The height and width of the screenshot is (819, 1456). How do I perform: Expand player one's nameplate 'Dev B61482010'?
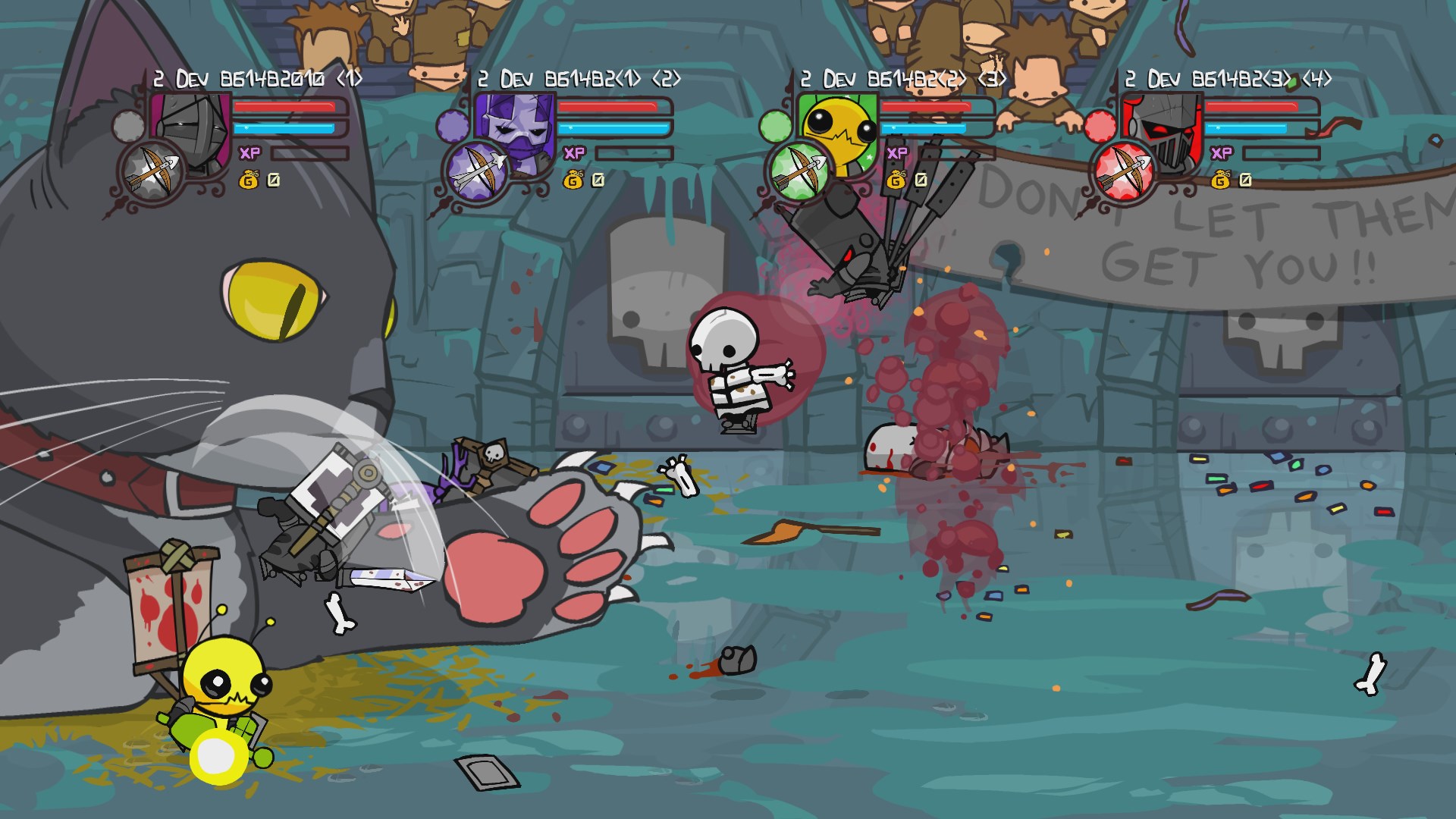pos(258,76)
